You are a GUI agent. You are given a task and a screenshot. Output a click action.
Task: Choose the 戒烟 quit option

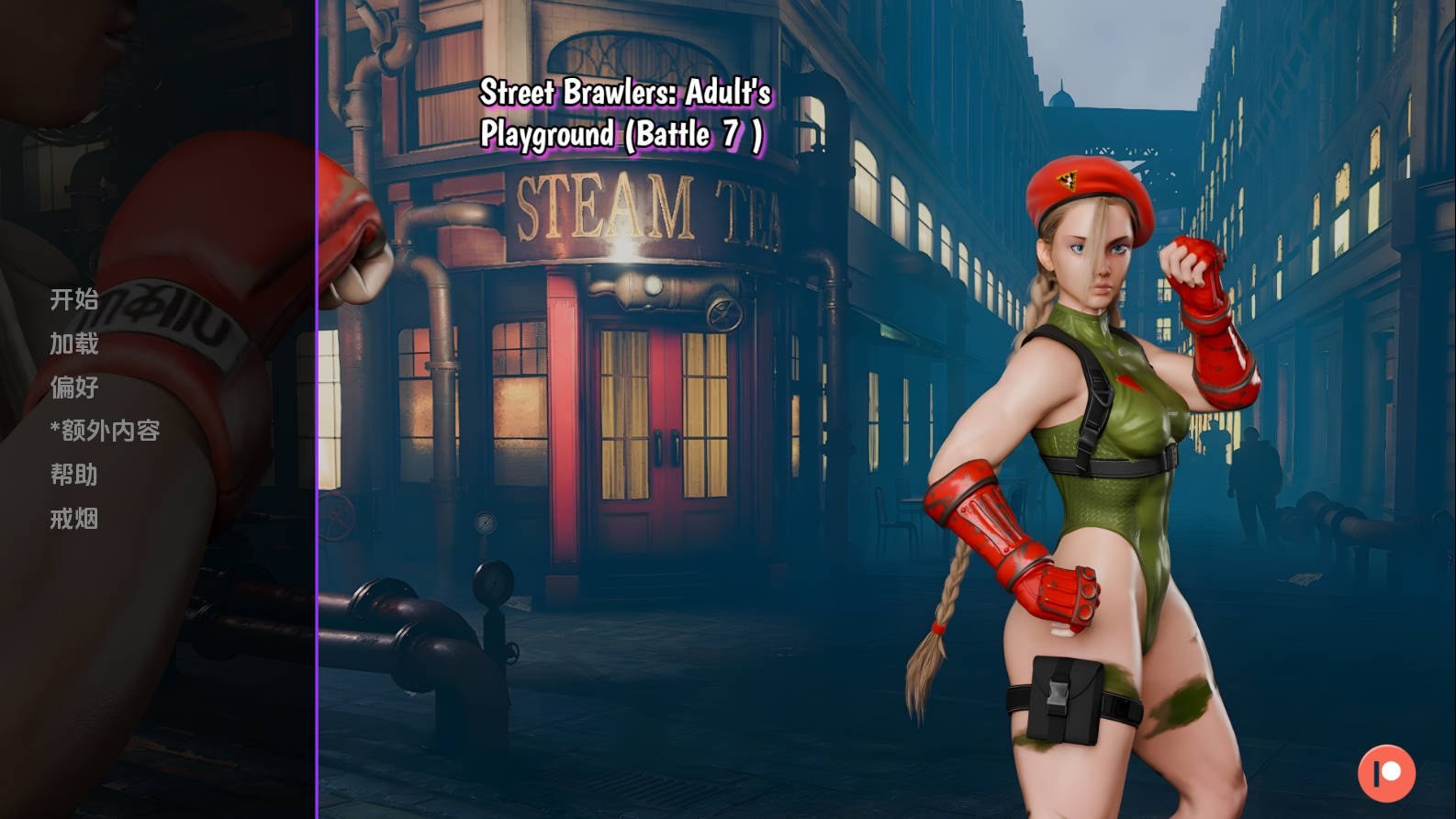(73, 519)
